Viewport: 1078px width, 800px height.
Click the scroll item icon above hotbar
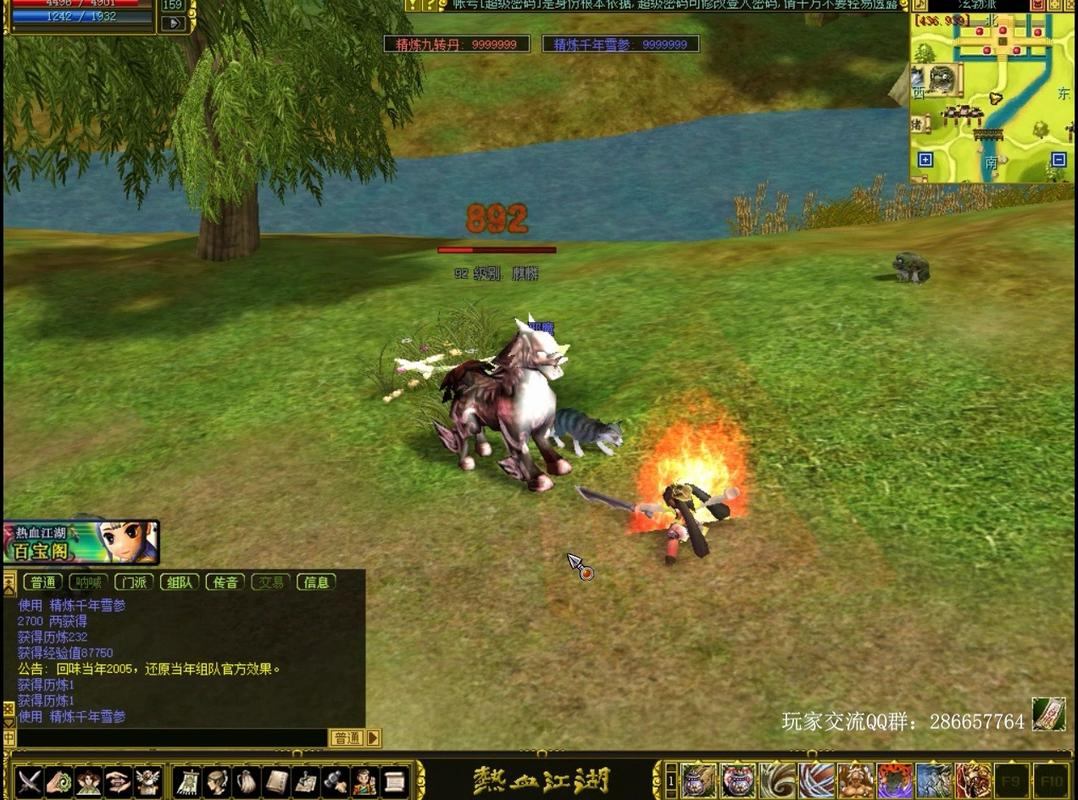[x=1047, y=712]
